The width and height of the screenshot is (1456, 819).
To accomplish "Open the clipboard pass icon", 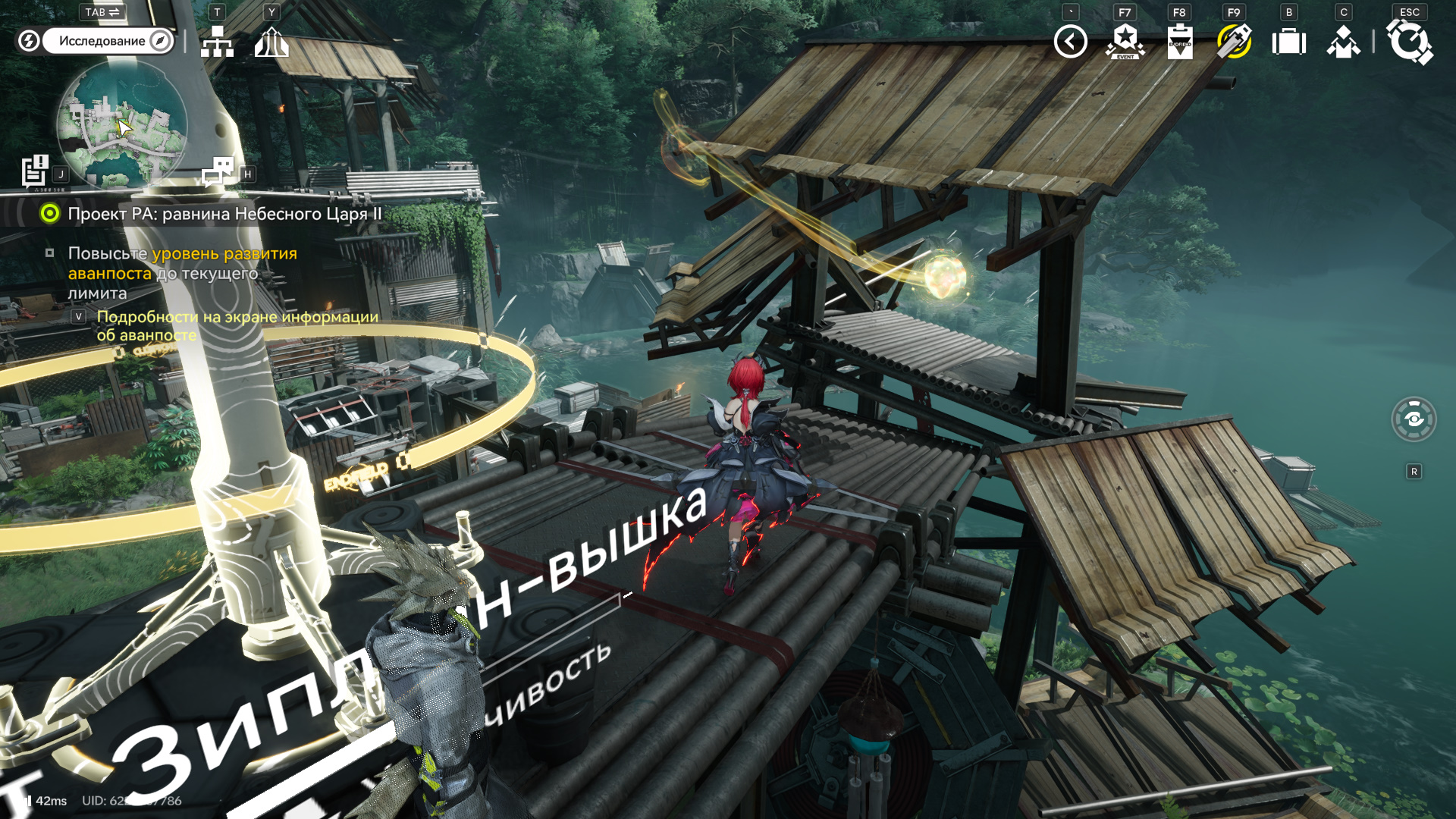I will pyautogui.click(x=1180, y=42).
